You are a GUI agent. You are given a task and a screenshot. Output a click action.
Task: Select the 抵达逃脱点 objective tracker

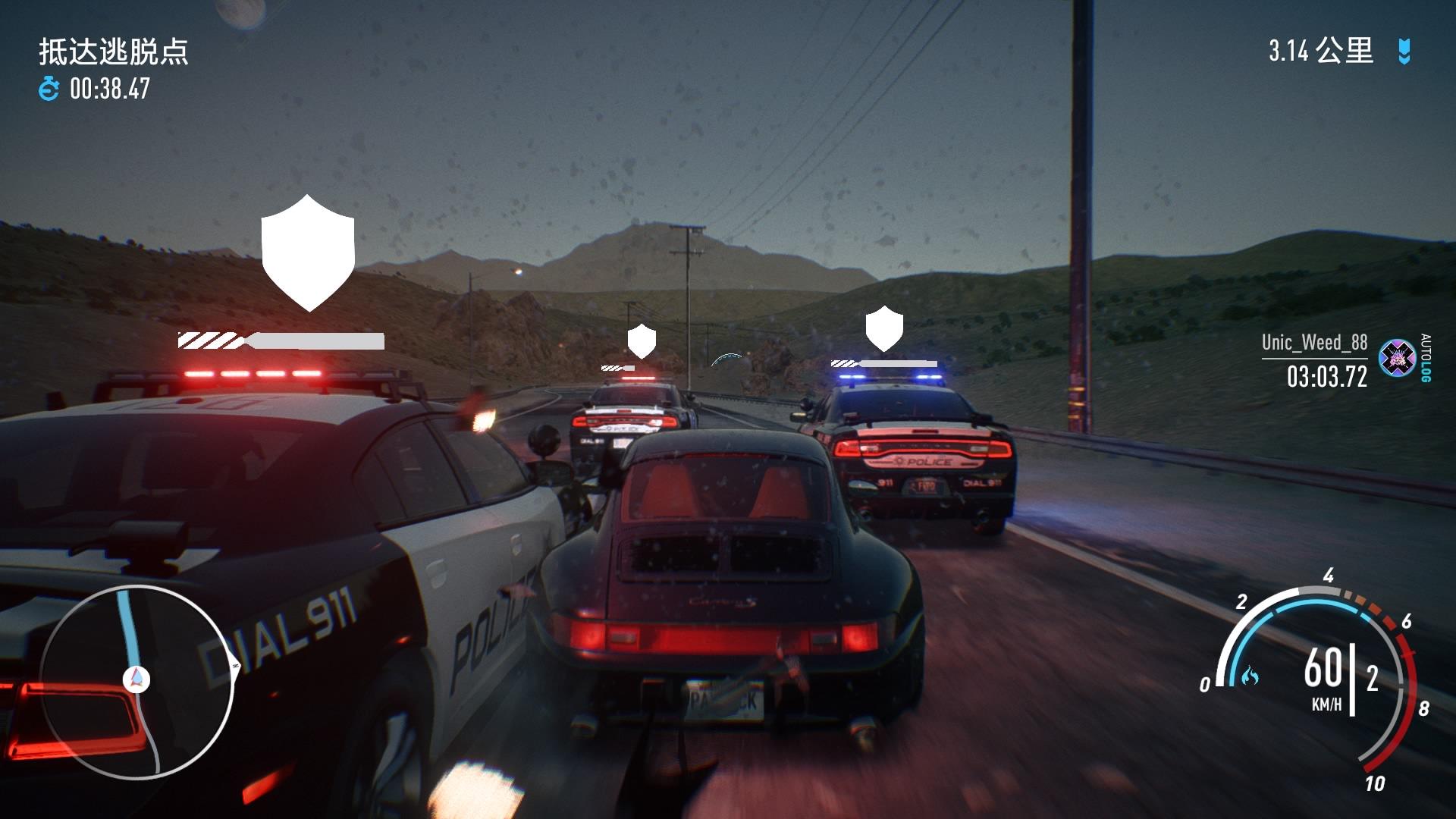[114, 52]
